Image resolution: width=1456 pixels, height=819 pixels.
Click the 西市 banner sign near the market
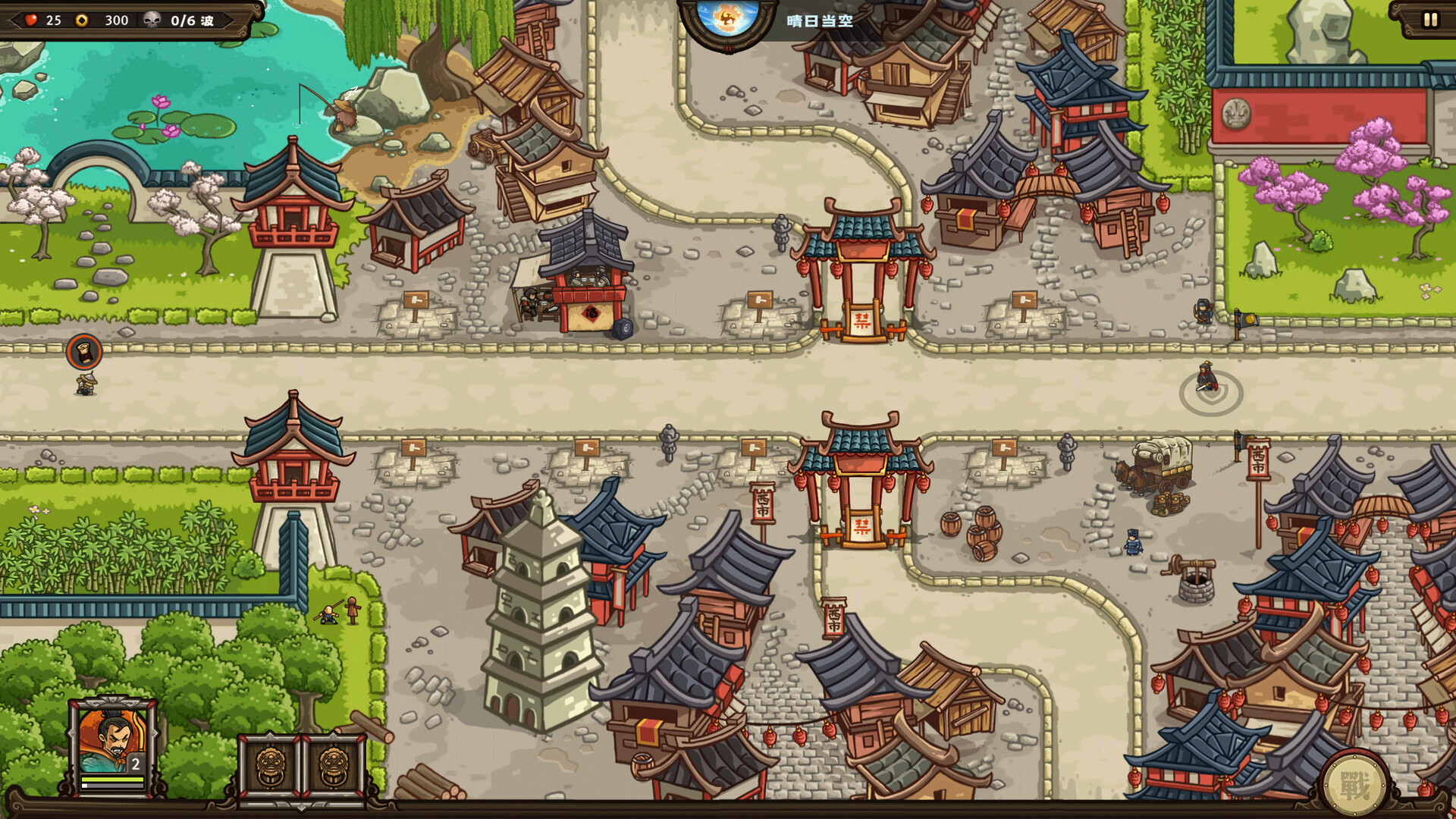[1257, 459]
